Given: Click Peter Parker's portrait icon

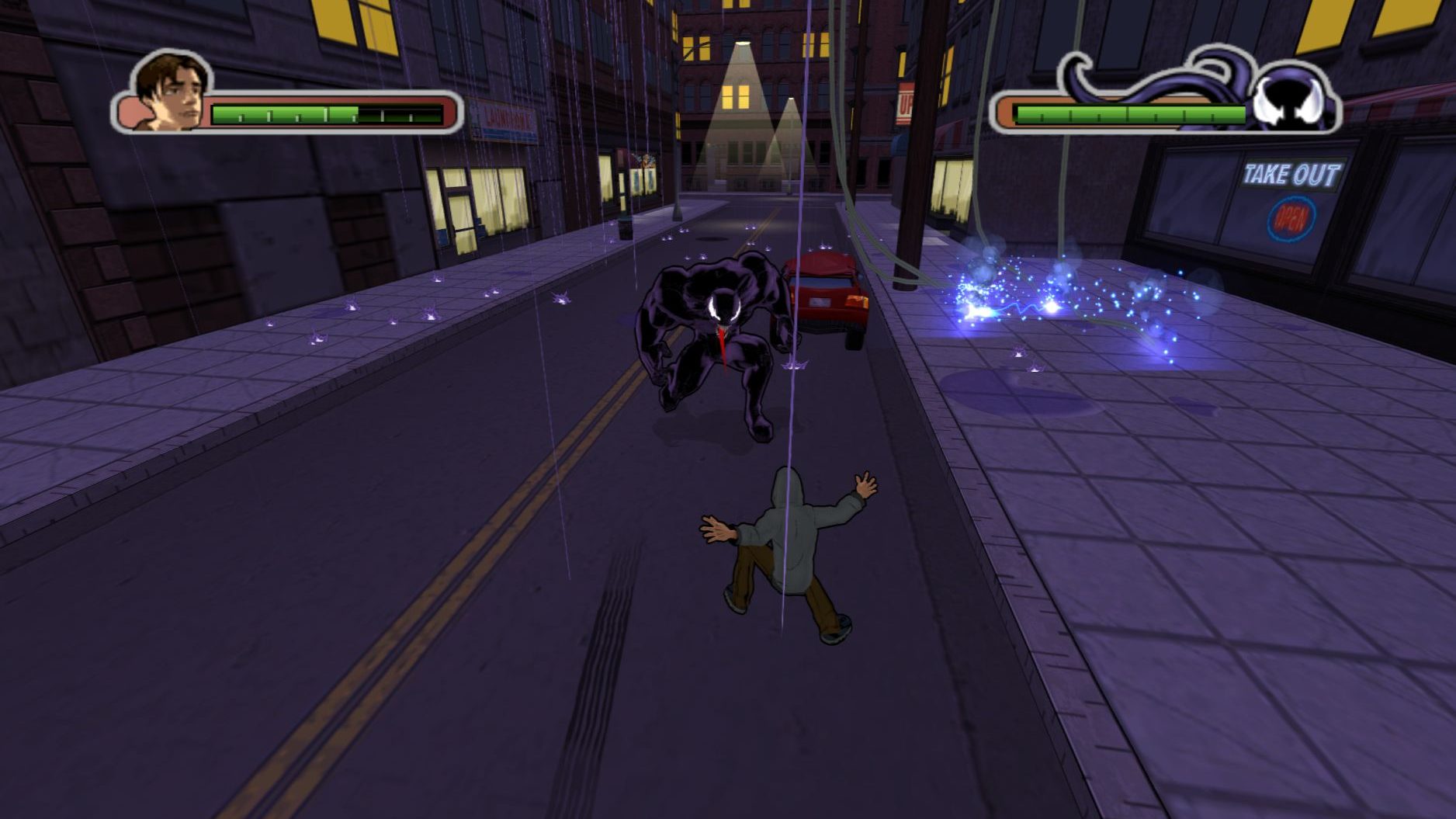Looking at the screenshot, I should pyautogui.click(x=172, y=92).
